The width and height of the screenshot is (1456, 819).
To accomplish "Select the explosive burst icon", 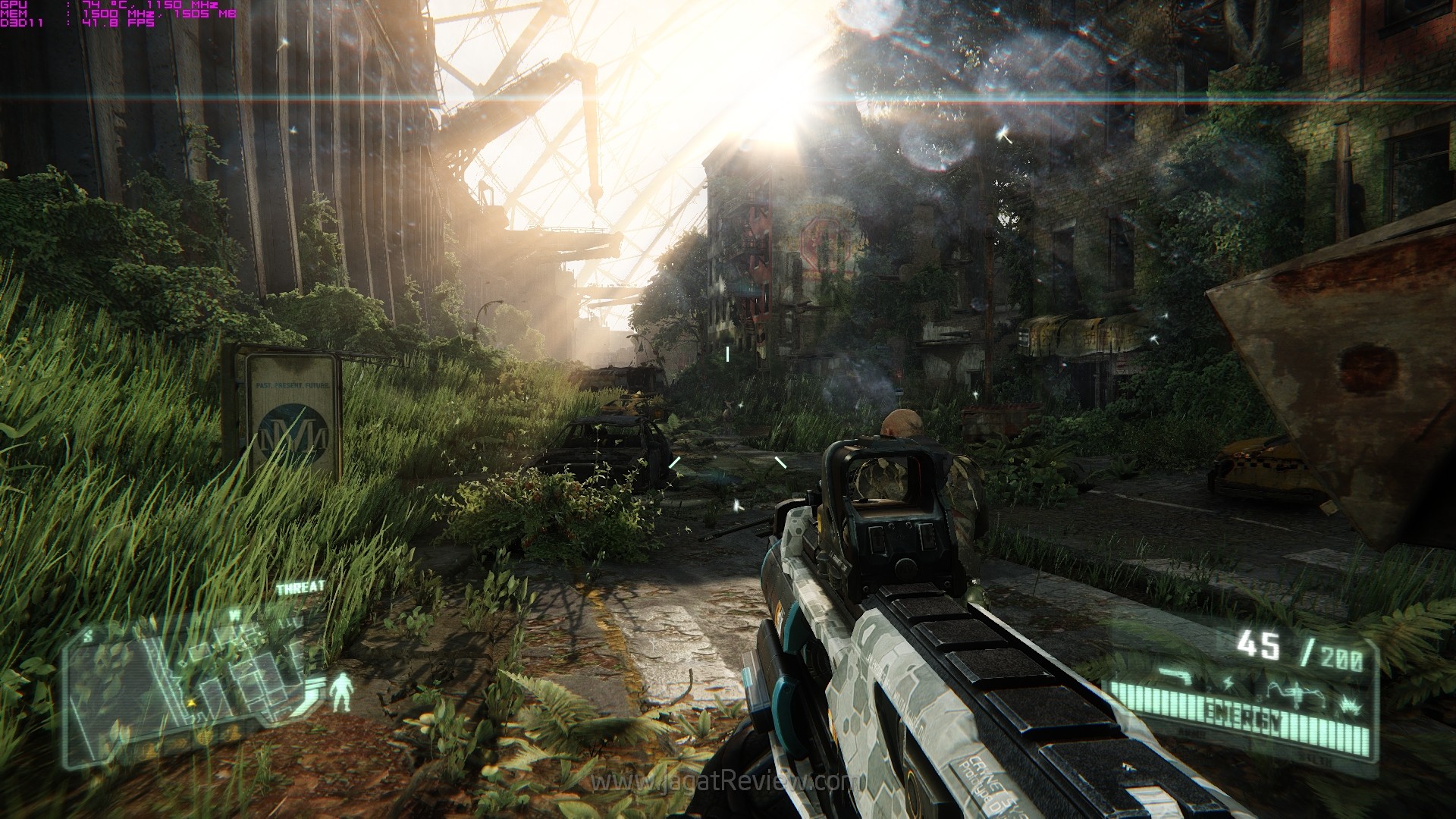I will [x=1351, y=704].
